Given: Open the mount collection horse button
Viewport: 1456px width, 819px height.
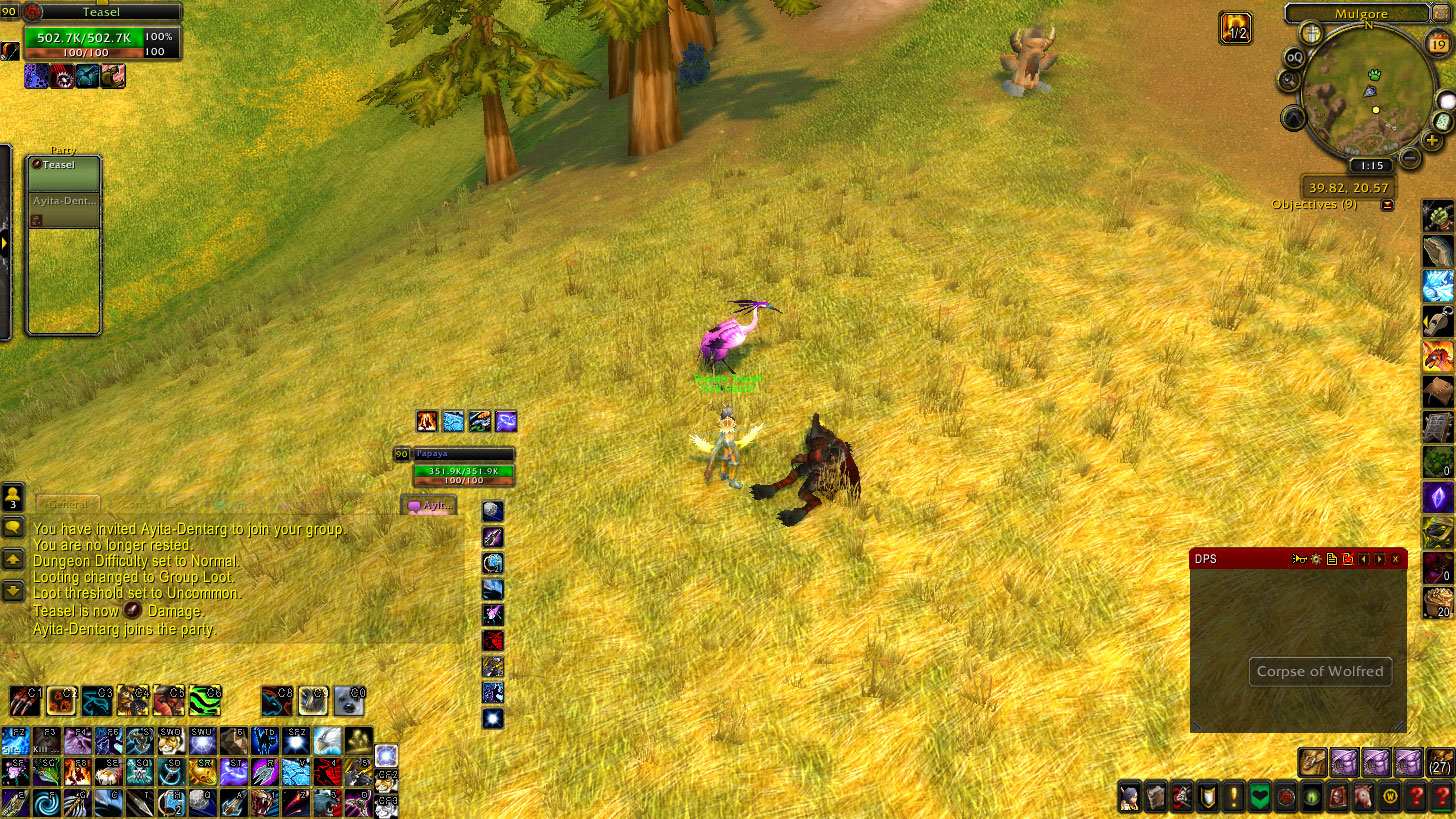Looking at the screenshot, I should click(1364, 797).
